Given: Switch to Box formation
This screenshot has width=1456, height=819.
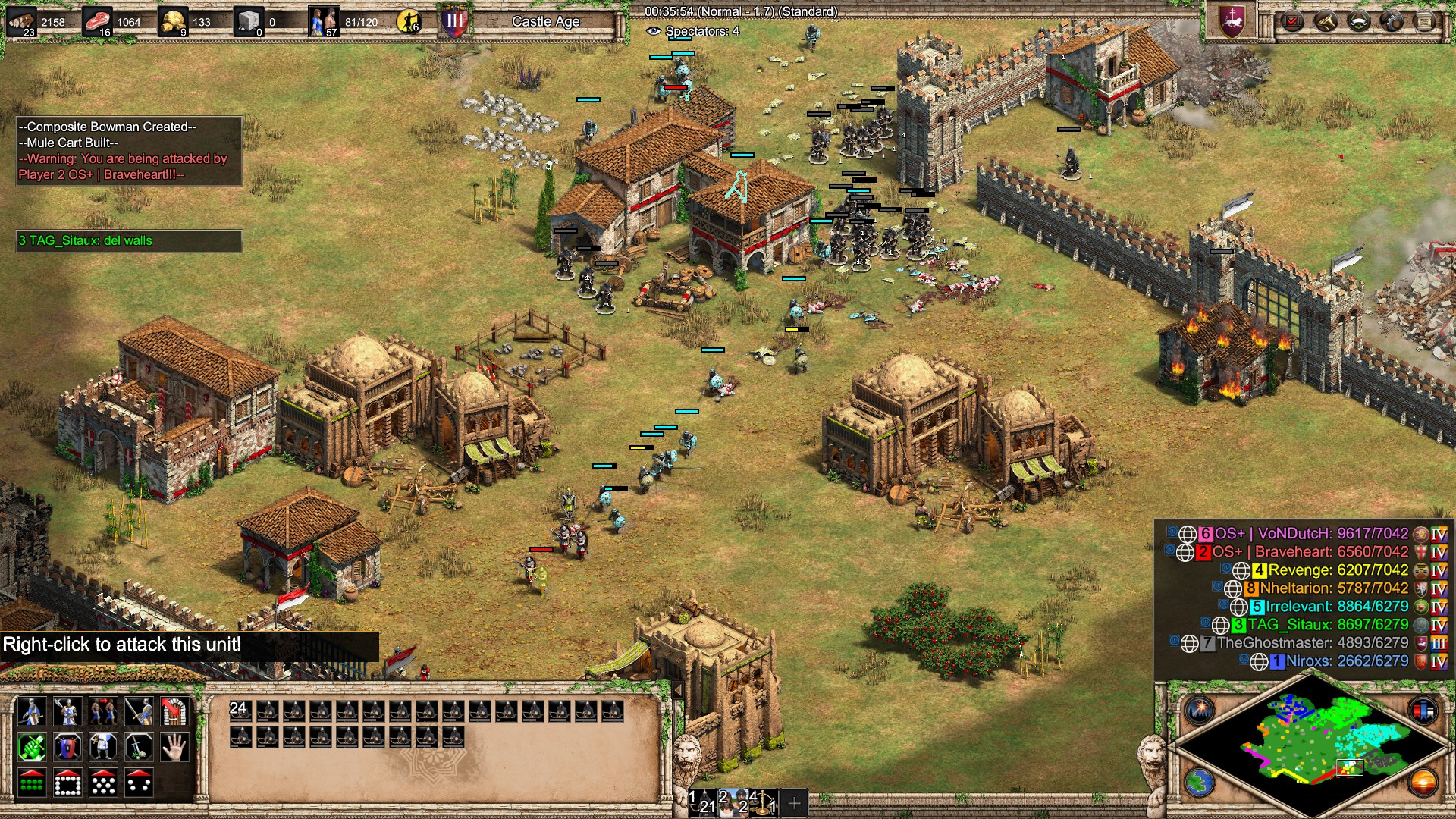Looking at the screenshot, I should (67, 783).
